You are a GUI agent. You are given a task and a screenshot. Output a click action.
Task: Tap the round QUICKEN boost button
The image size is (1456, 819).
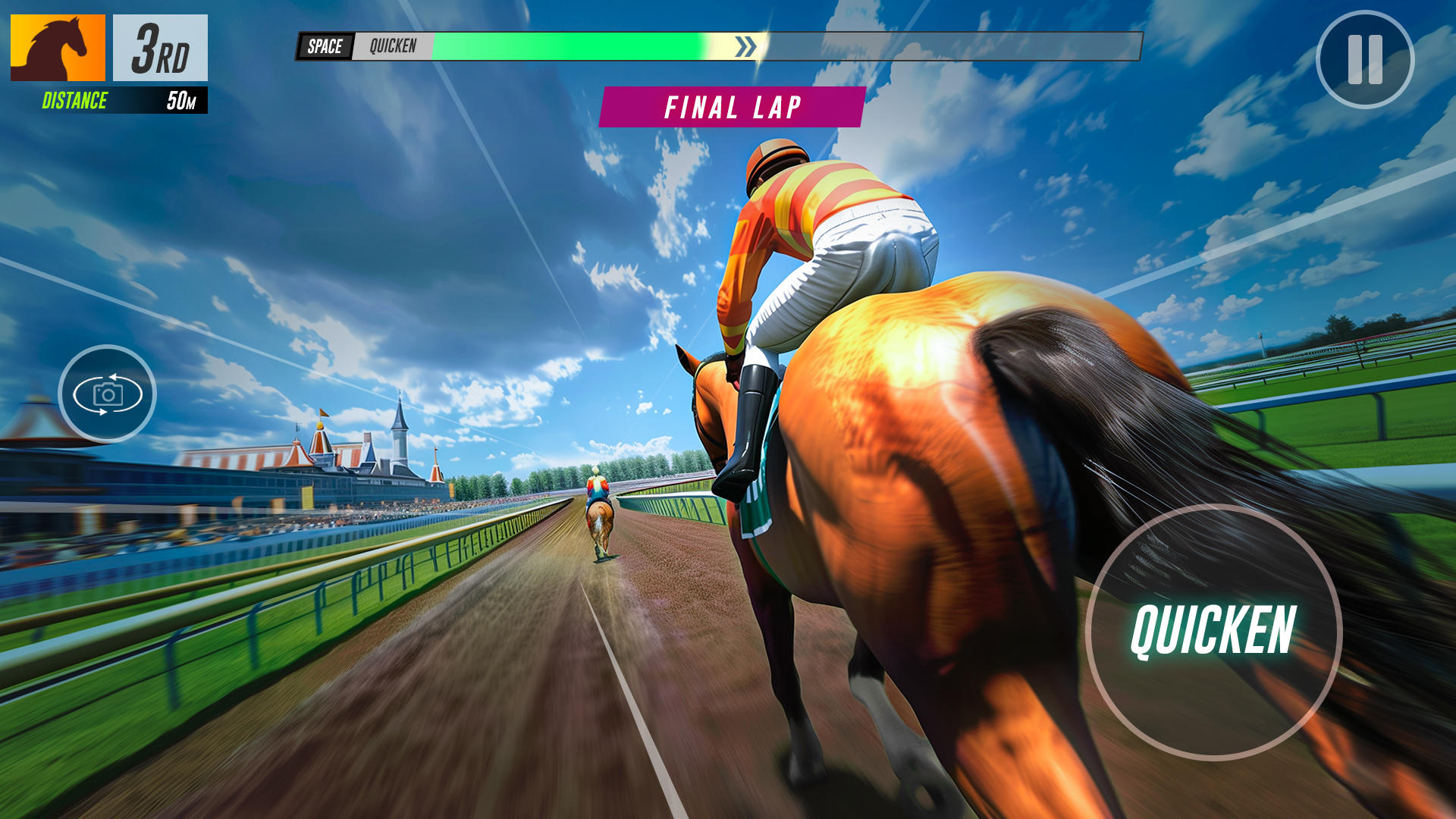click(1213, 631)
